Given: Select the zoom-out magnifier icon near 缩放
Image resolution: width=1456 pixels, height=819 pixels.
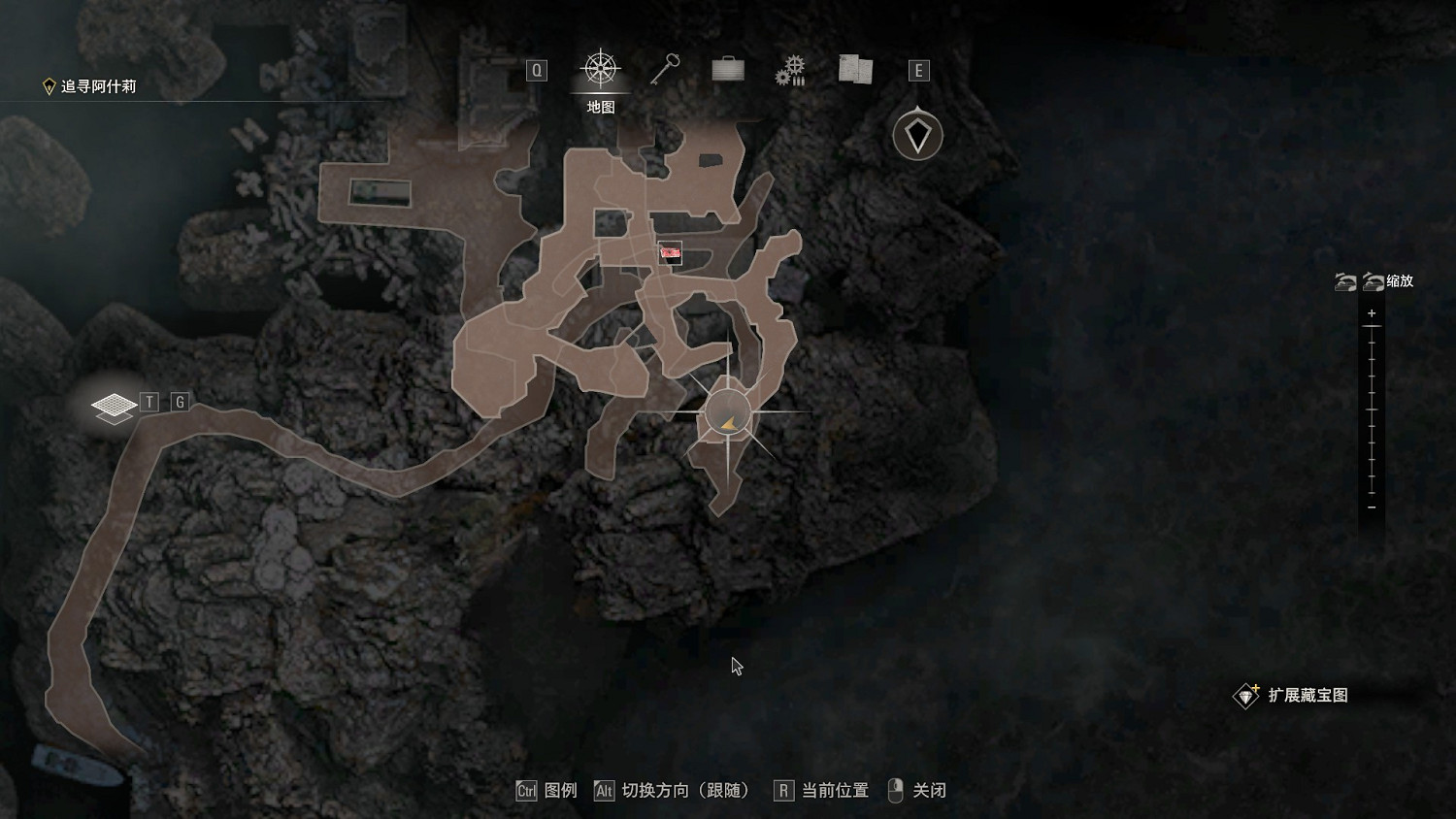Looking at the screenshot, I should tap(1373, 282).
